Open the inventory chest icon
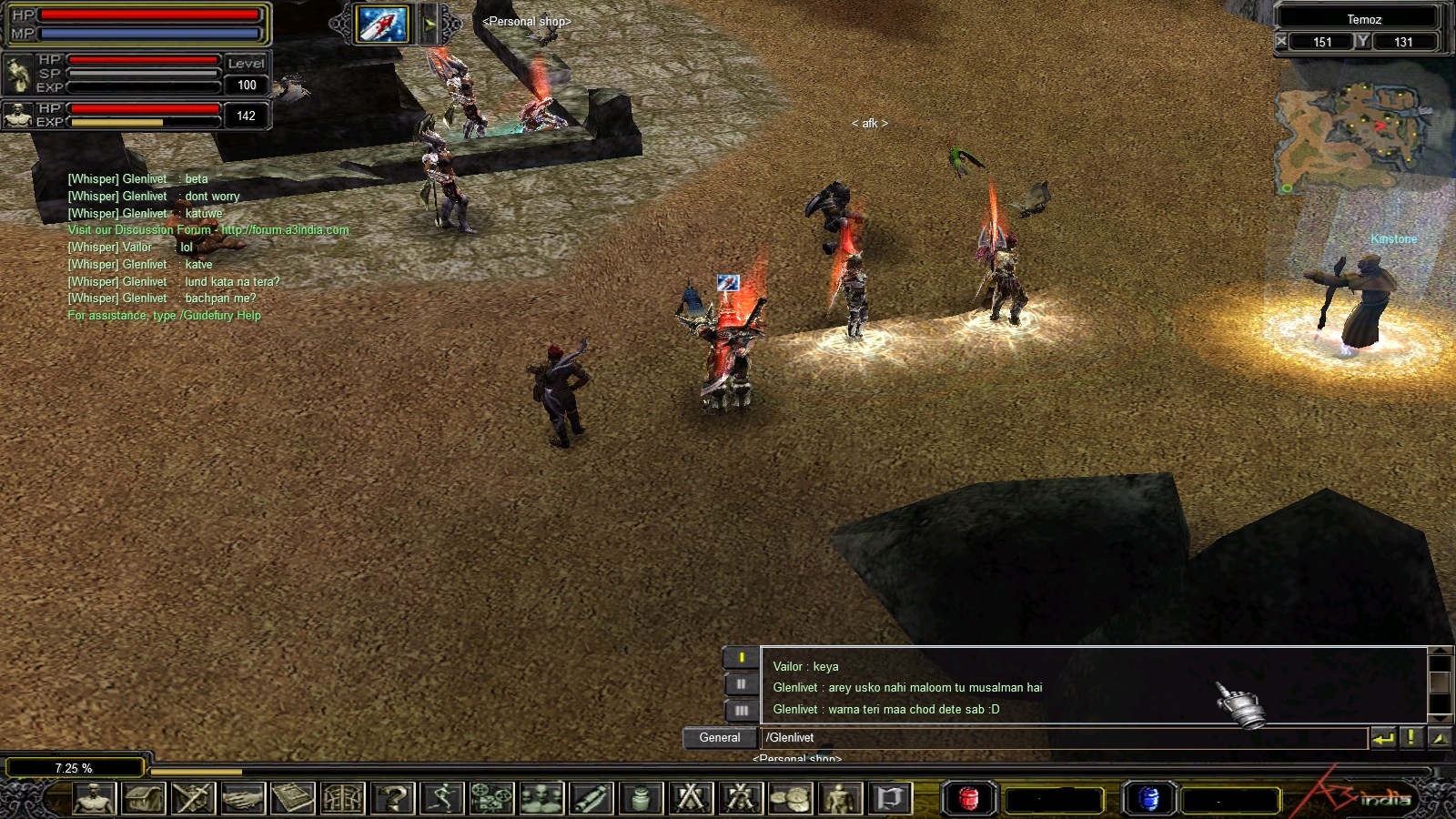 pyautogui.click(x=144, y=798)
